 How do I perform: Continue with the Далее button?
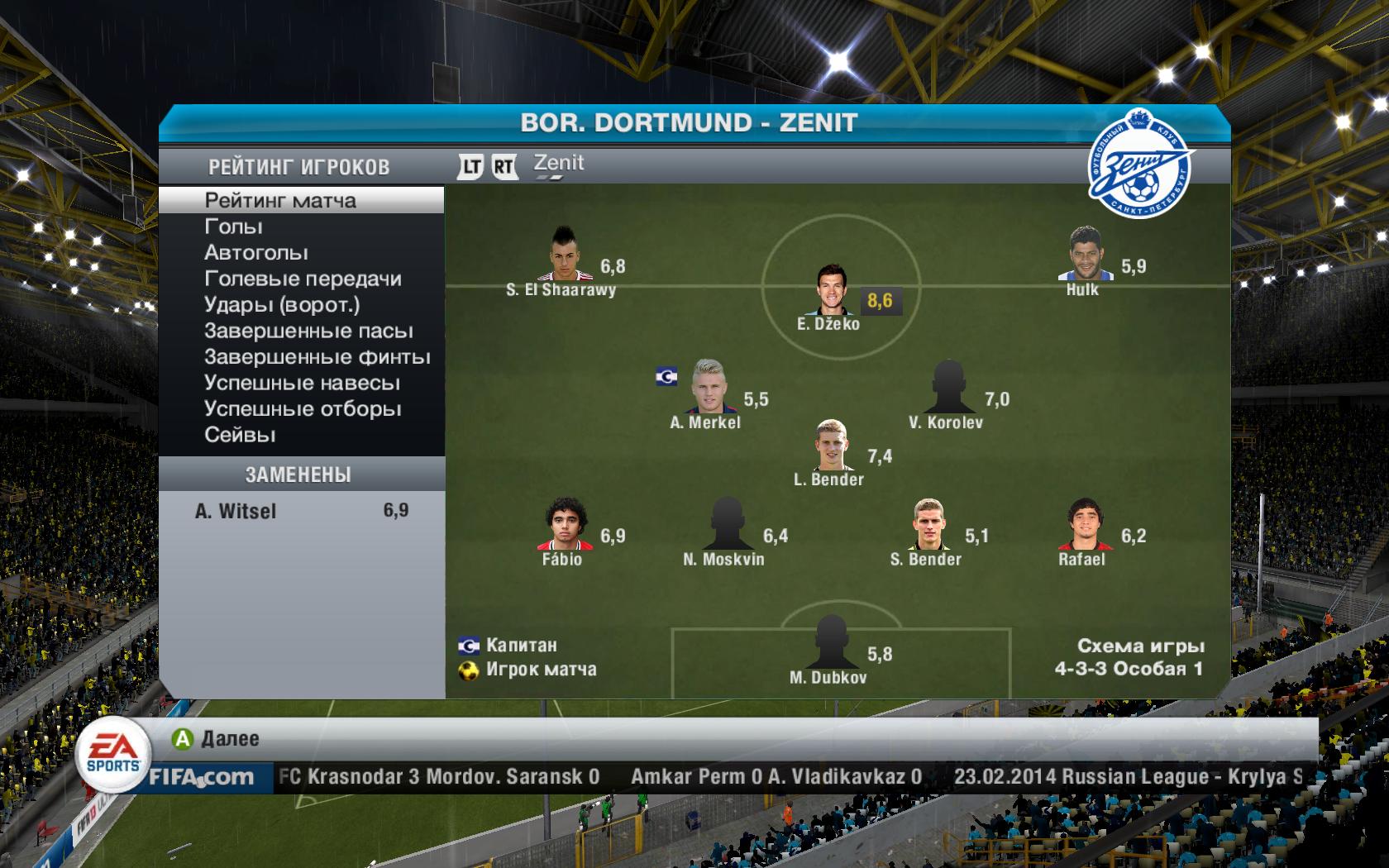pos(217,738)
